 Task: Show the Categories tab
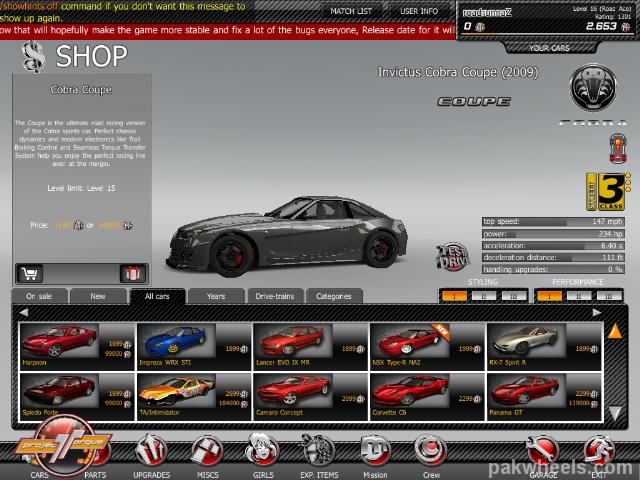333,296
